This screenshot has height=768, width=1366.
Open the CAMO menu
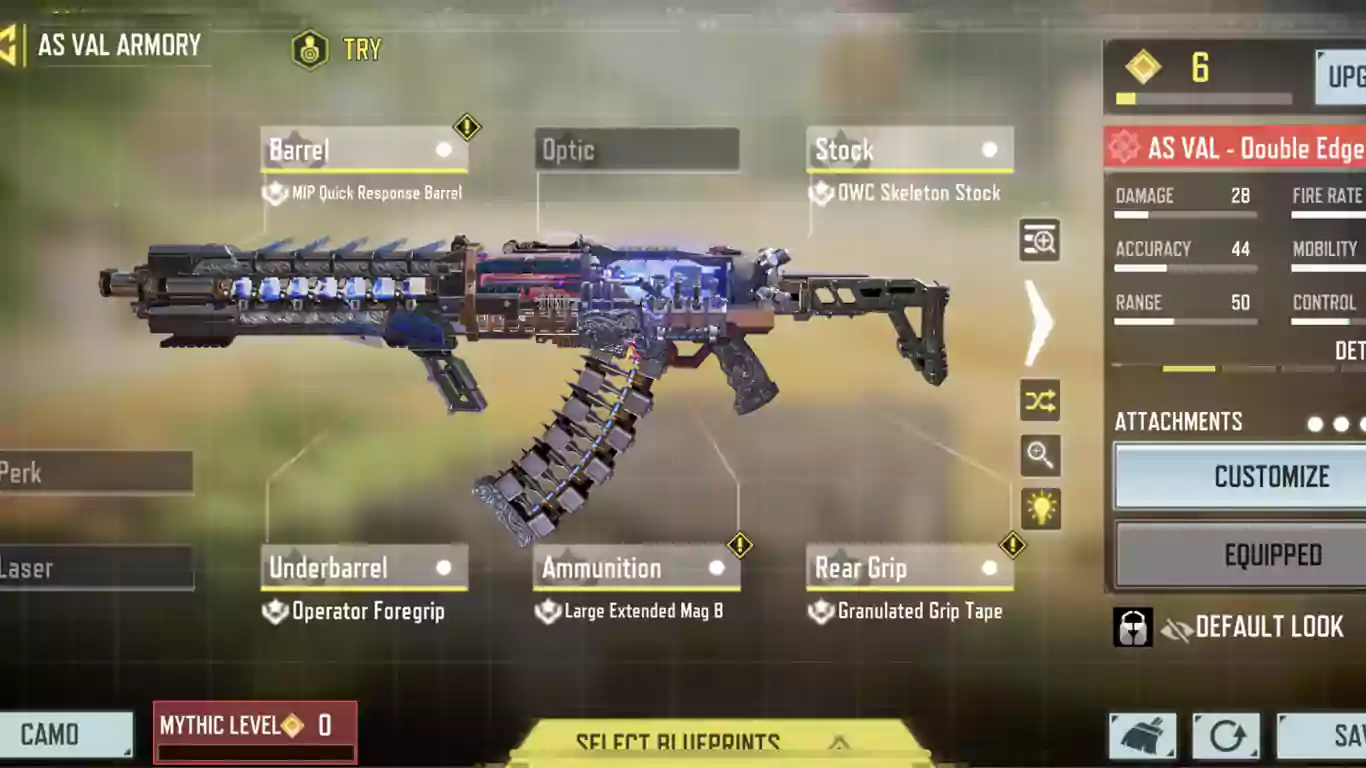coord(65,735)
